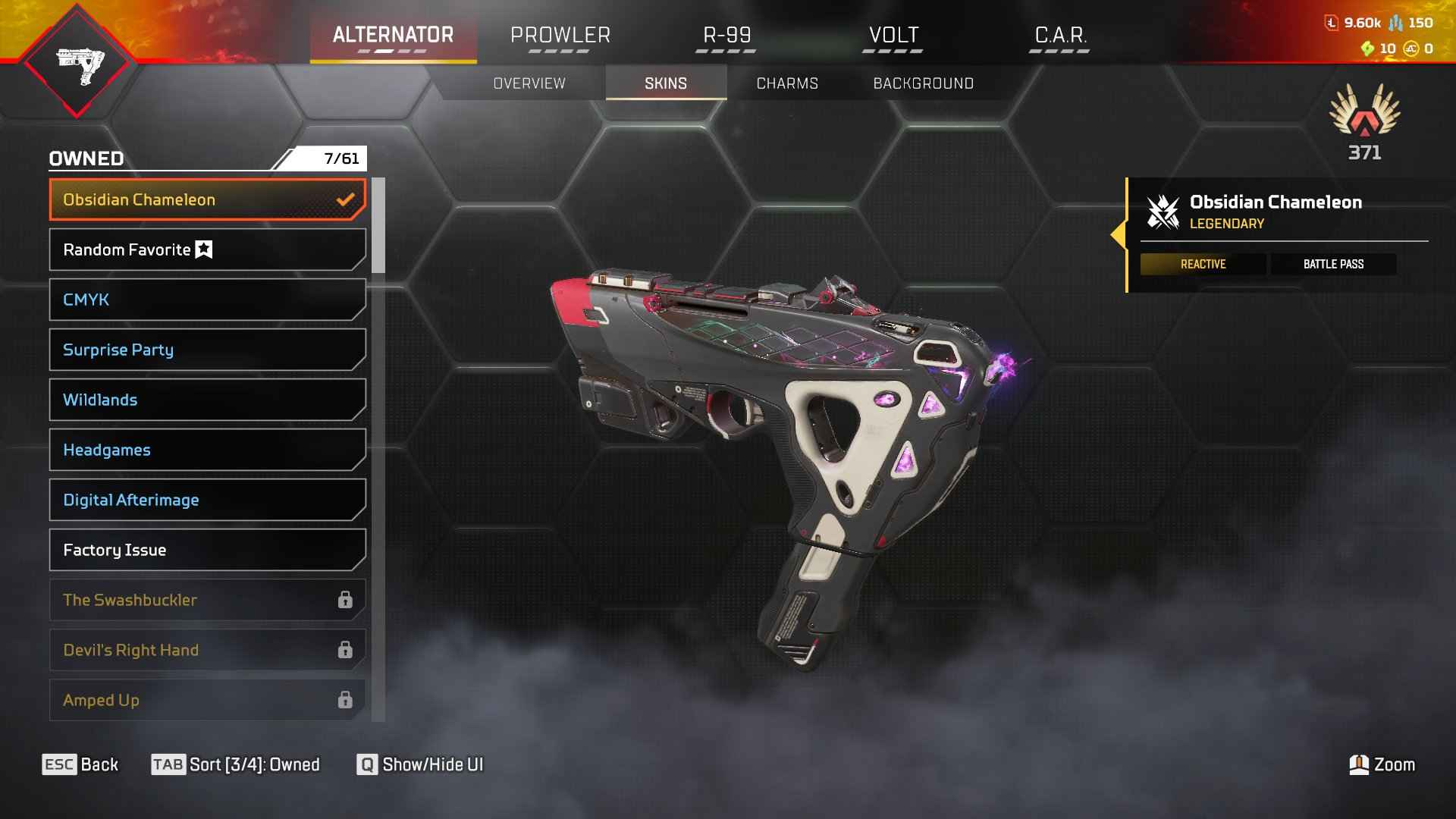The width and height of the screenshot is (1456, 819).
Task: Change the skin list sort order
Action: coord(236,764)
